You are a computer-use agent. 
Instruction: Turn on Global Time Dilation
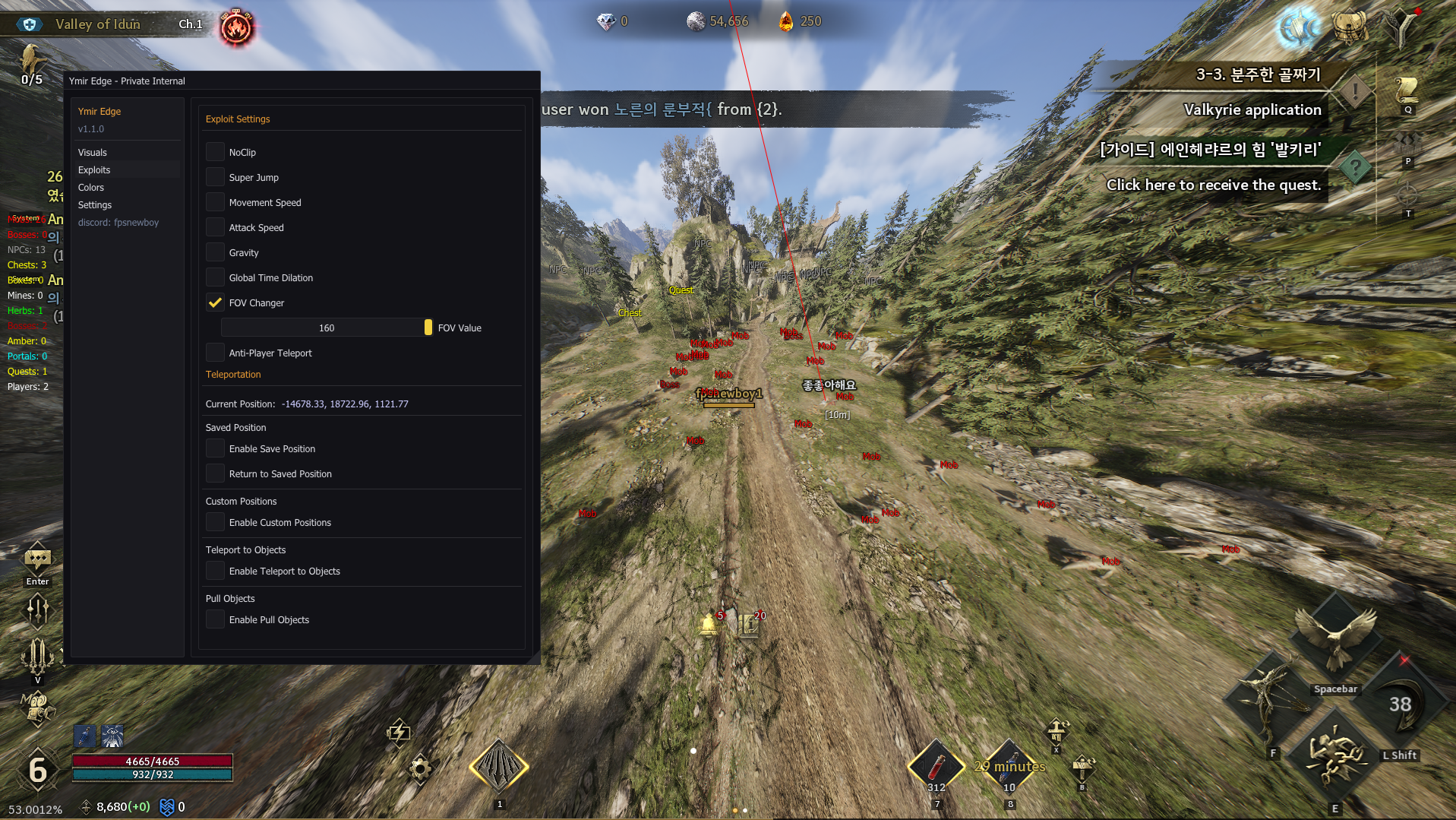coord(216,277)
